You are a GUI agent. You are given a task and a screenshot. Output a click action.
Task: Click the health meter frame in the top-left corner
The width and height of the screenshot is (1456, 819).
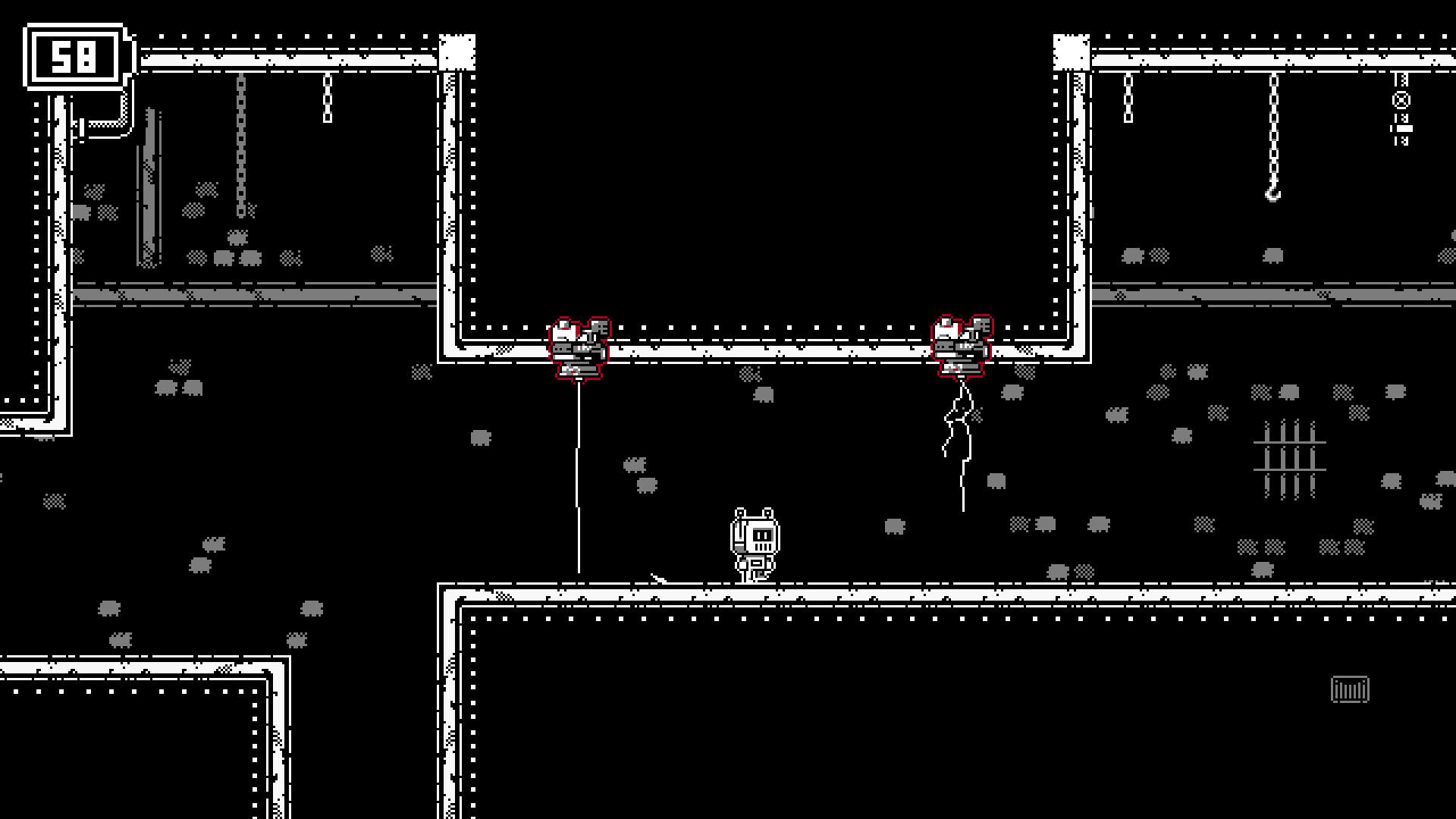73,55
